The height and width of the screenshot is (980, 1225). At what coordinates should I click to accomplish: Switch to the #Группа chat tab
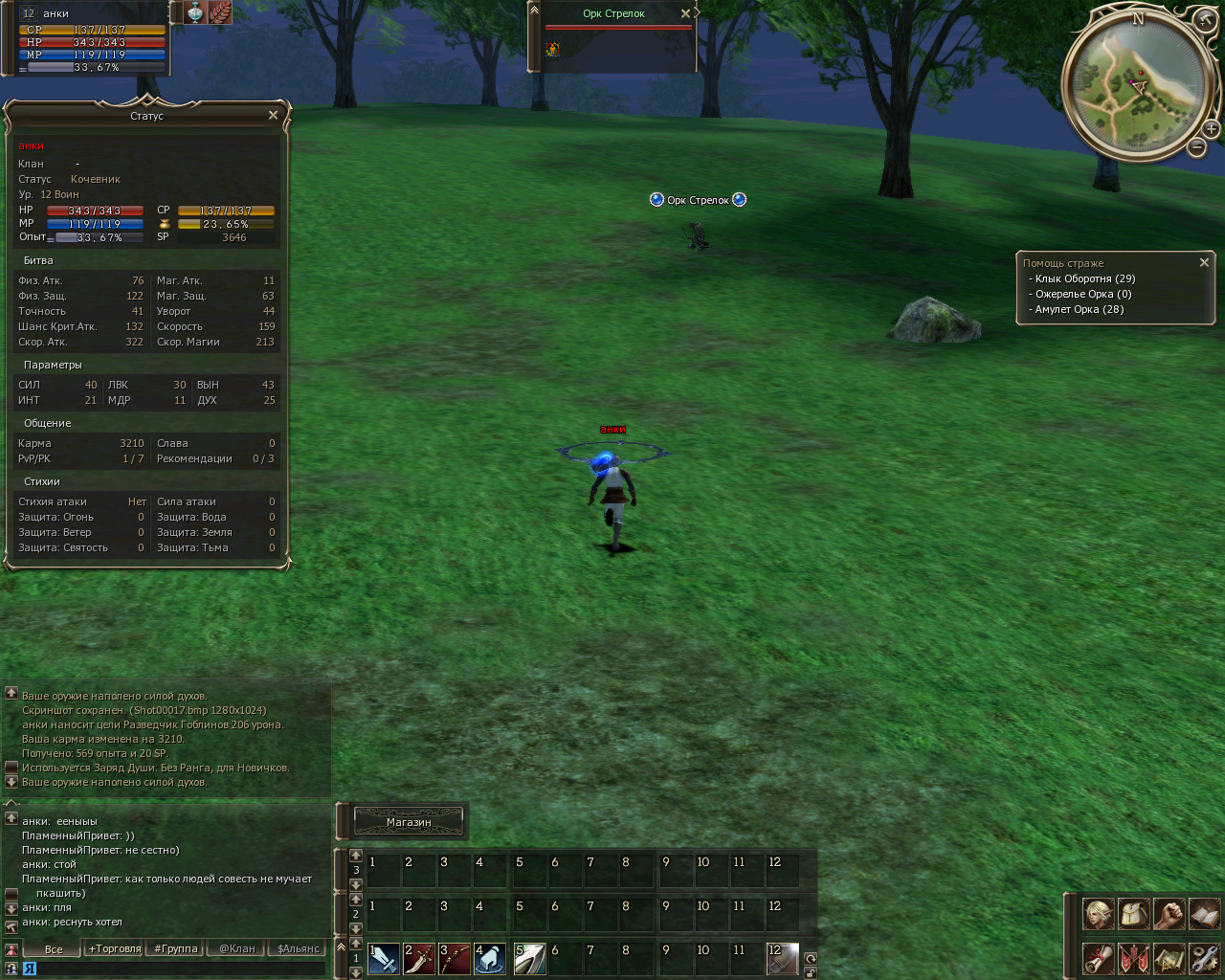click(176, 949)
